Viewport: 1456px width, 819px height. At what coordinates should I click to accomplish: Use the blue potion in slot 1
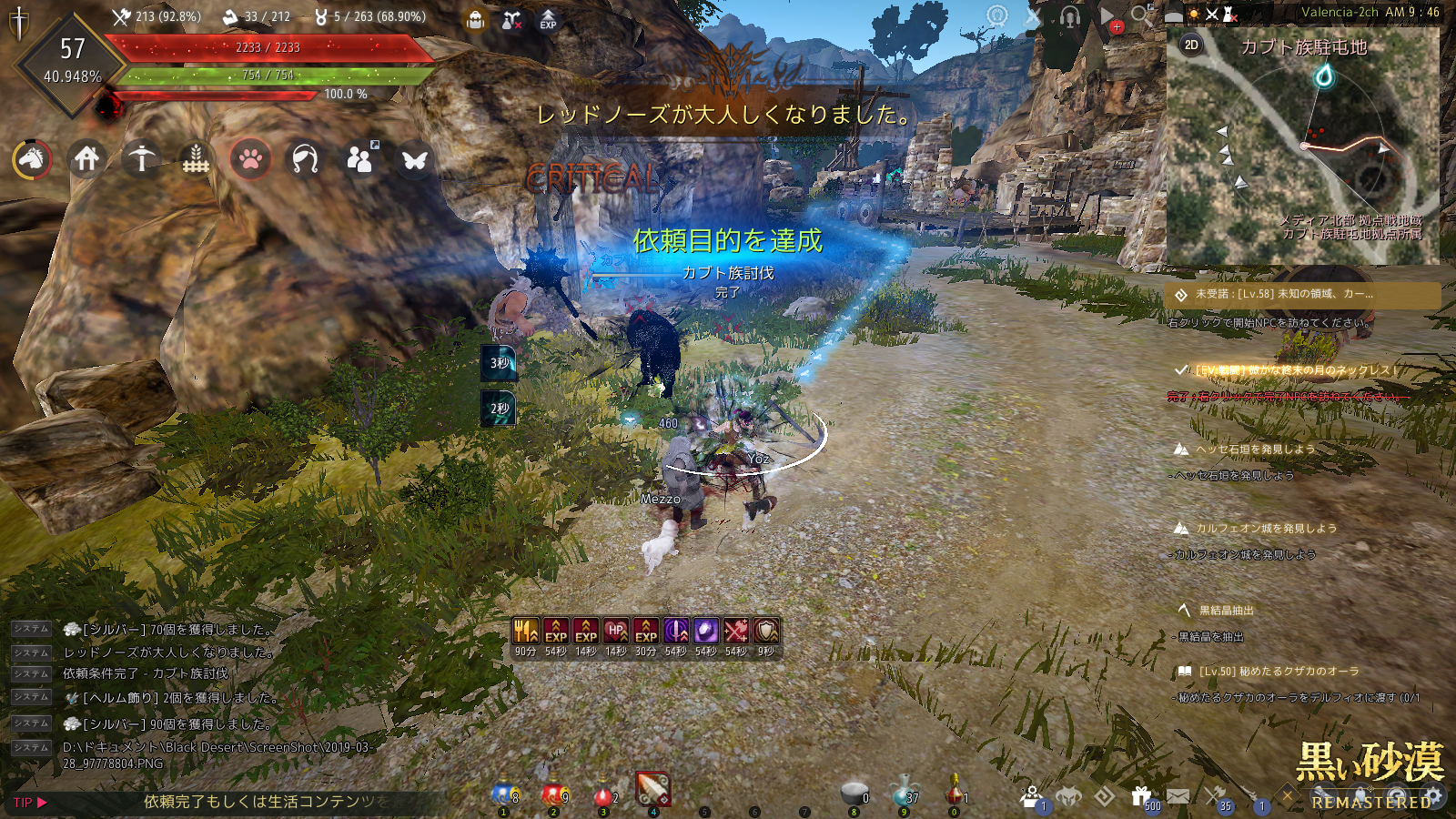click(504, 795)
